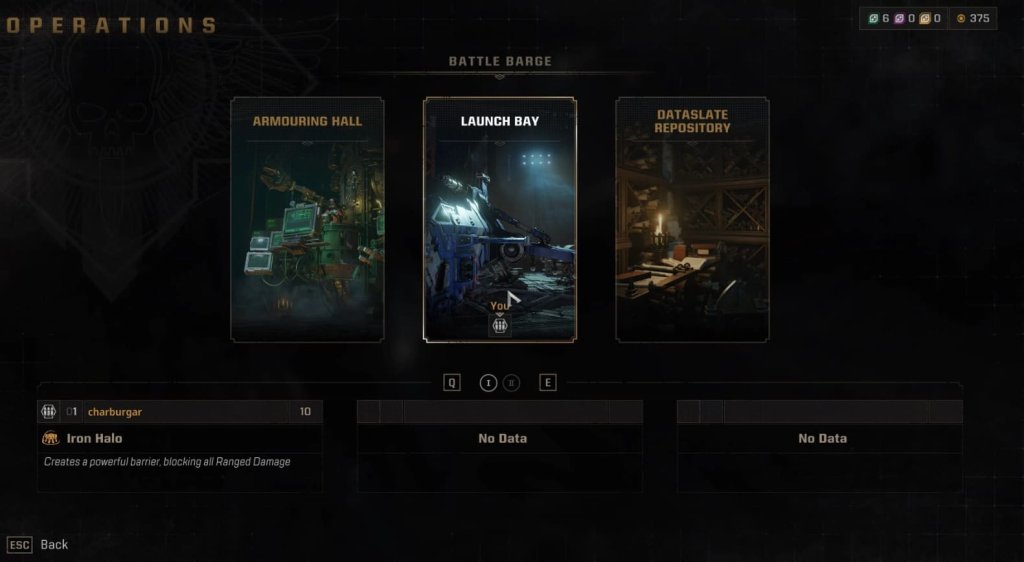
Task: Switch to page II indicator
Action: 511,382
